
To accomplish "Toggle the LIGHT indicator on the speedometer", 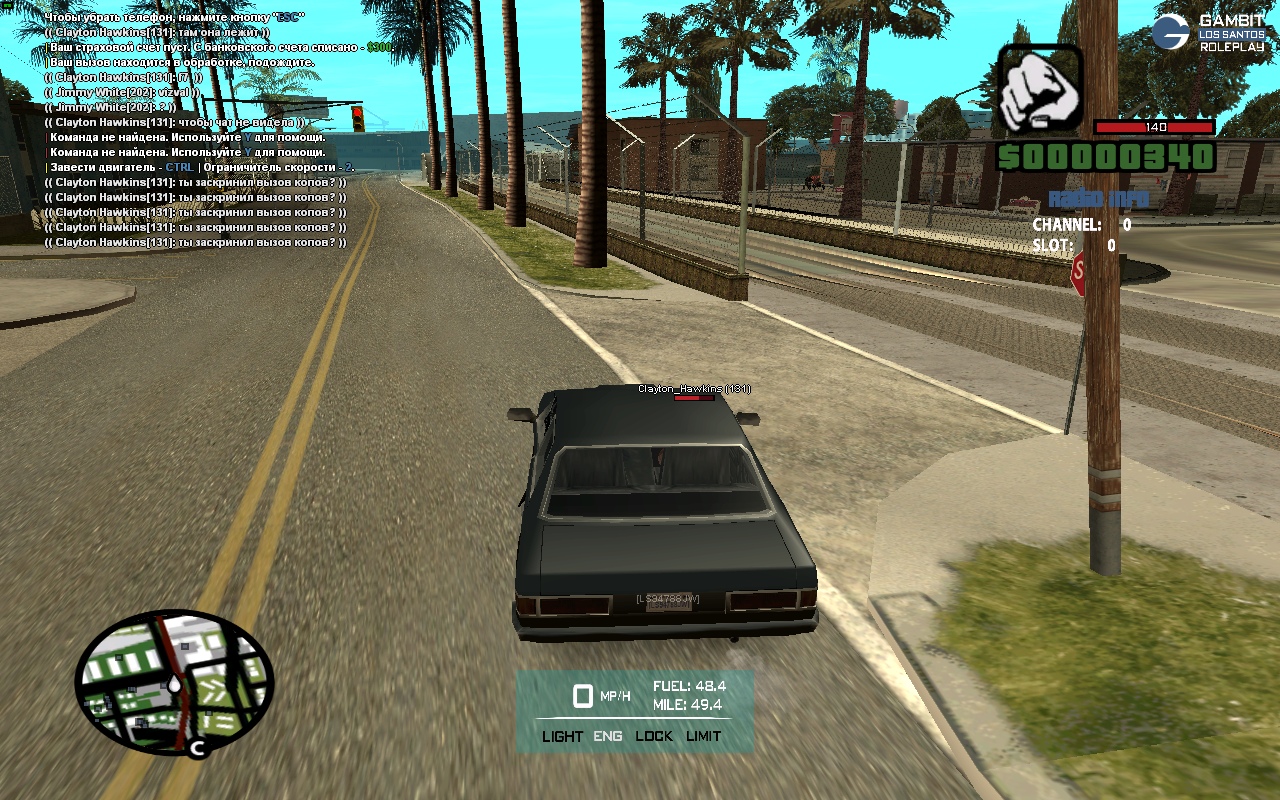I will coord(562,736).
